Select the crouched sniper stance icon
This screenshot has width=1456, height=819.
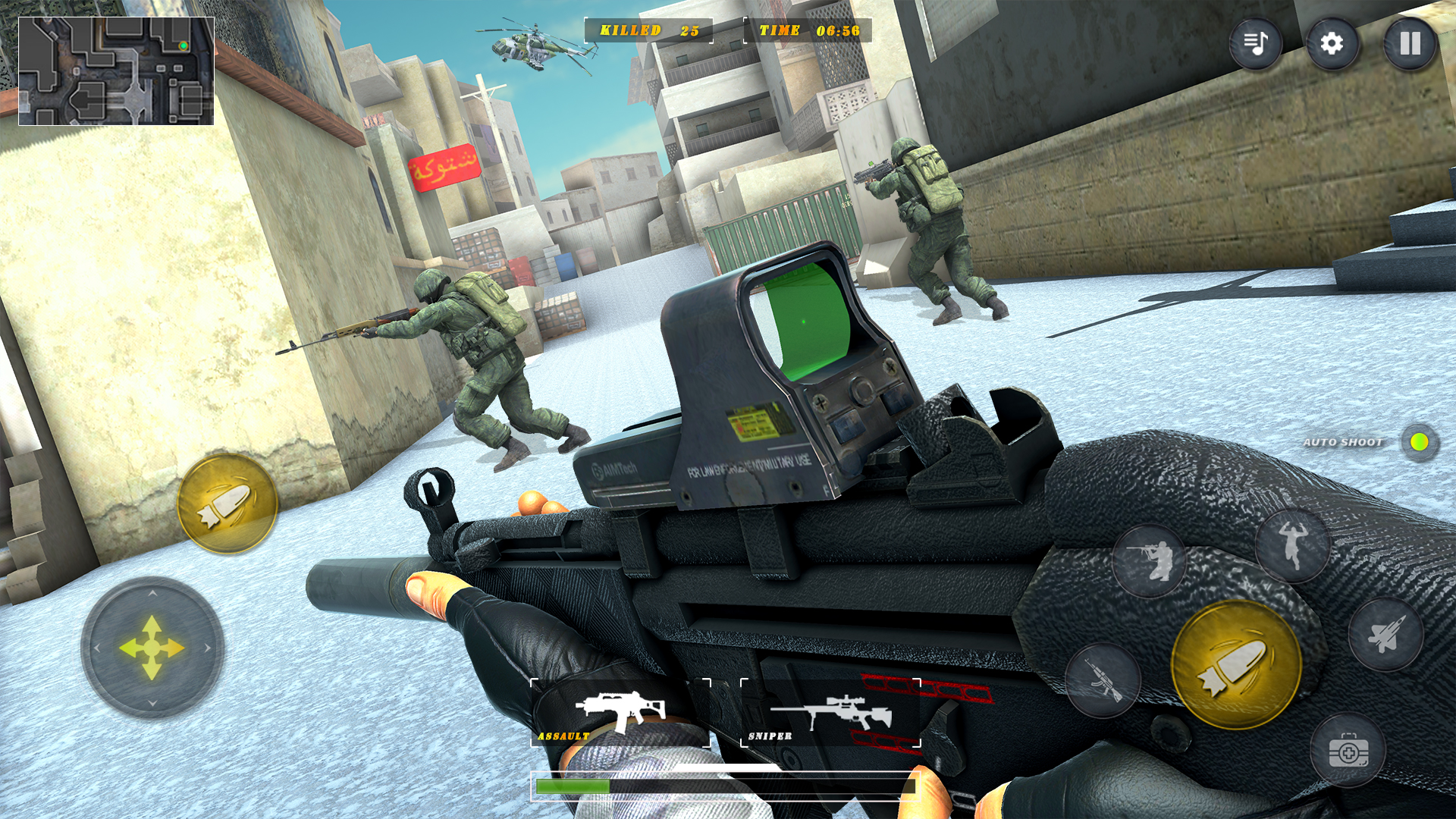pyautogui.click(x=1152, y=561)
